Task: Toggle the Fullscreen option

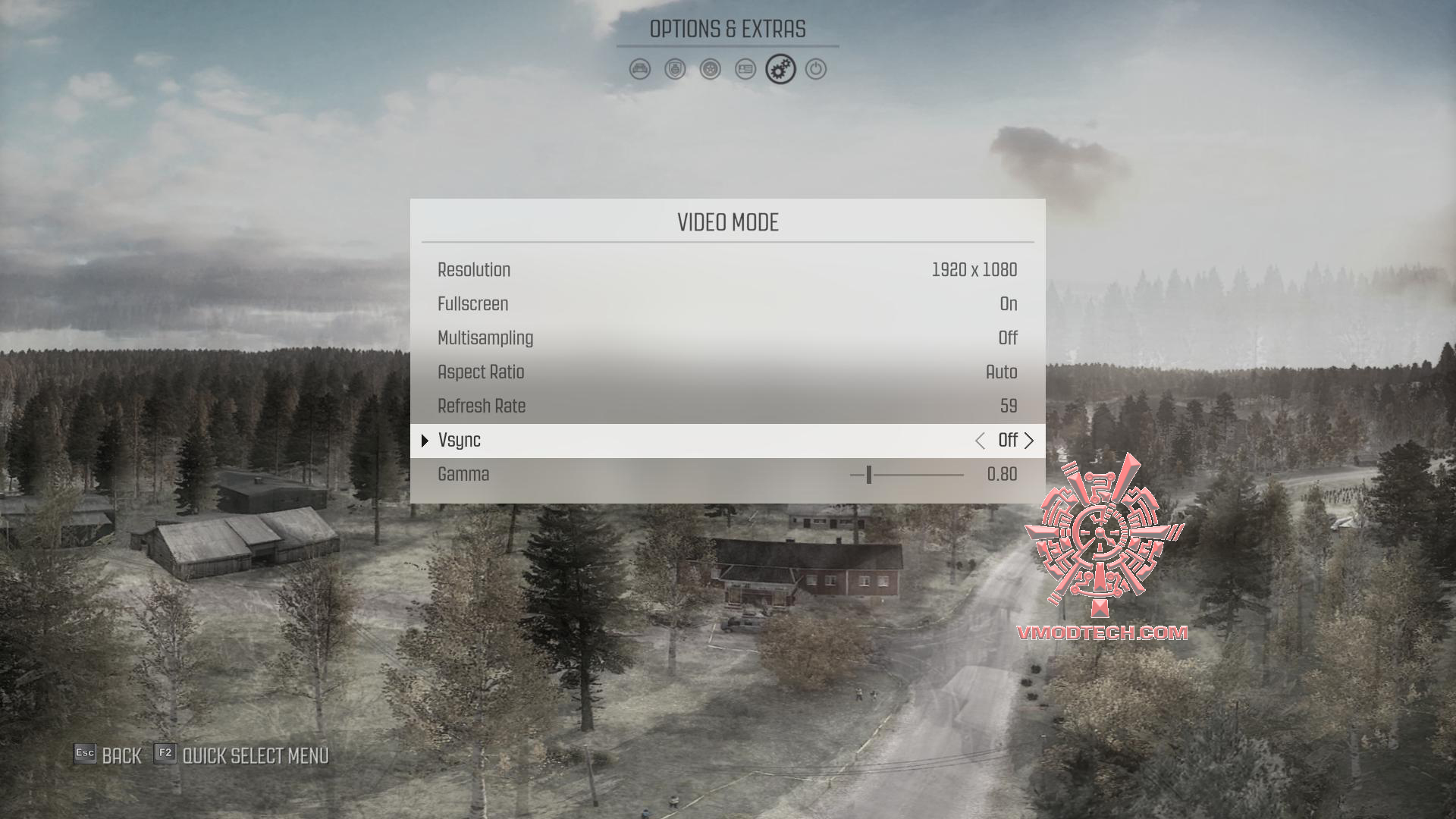Action: [x=727, y=304]
